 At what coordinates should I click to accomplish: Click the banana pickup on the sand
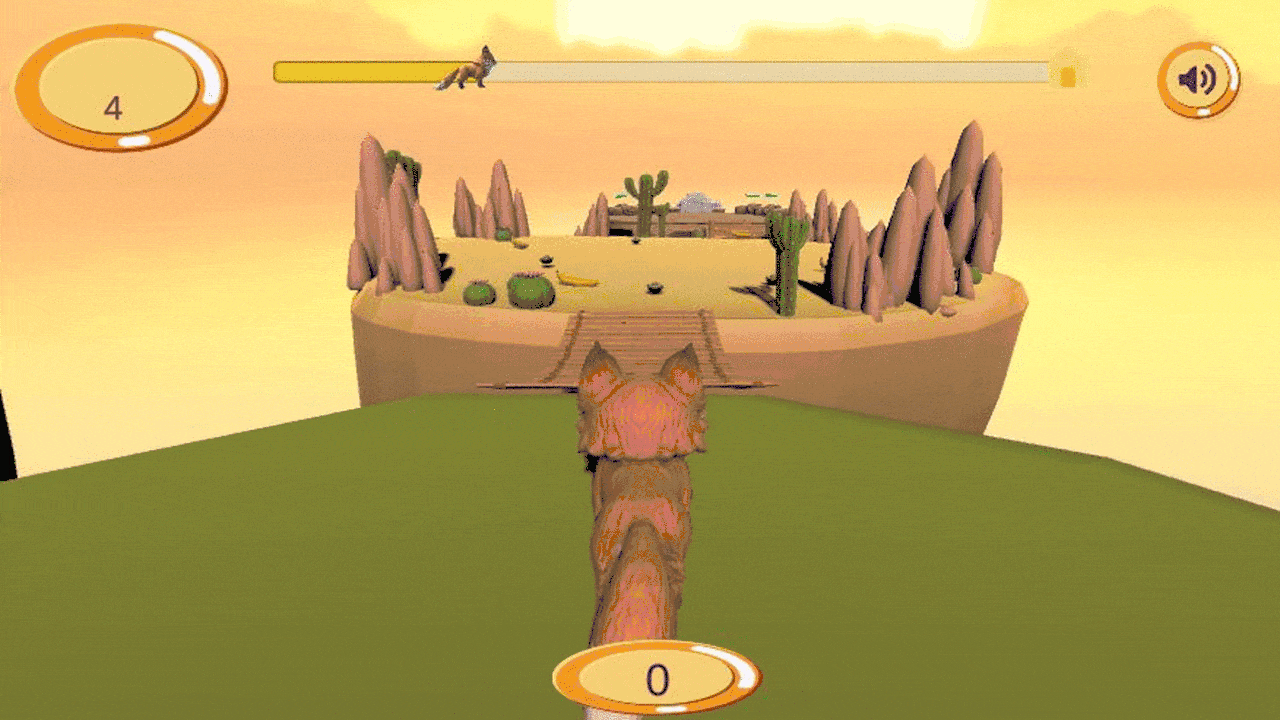point(575,277)
